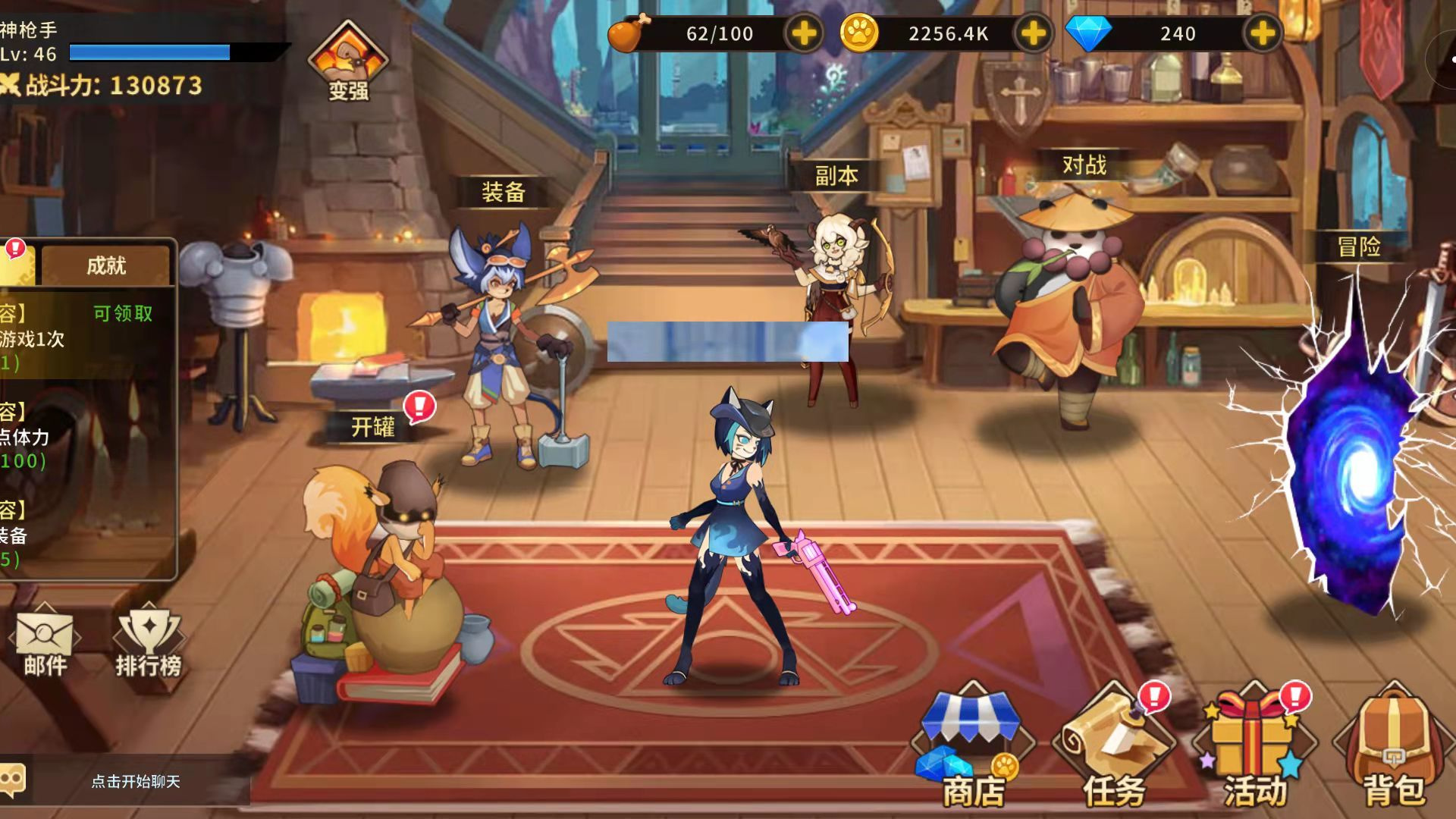Switch to the 成就 achievements tab
This screenshot has width=1456, height=819.
coord(106,265)
